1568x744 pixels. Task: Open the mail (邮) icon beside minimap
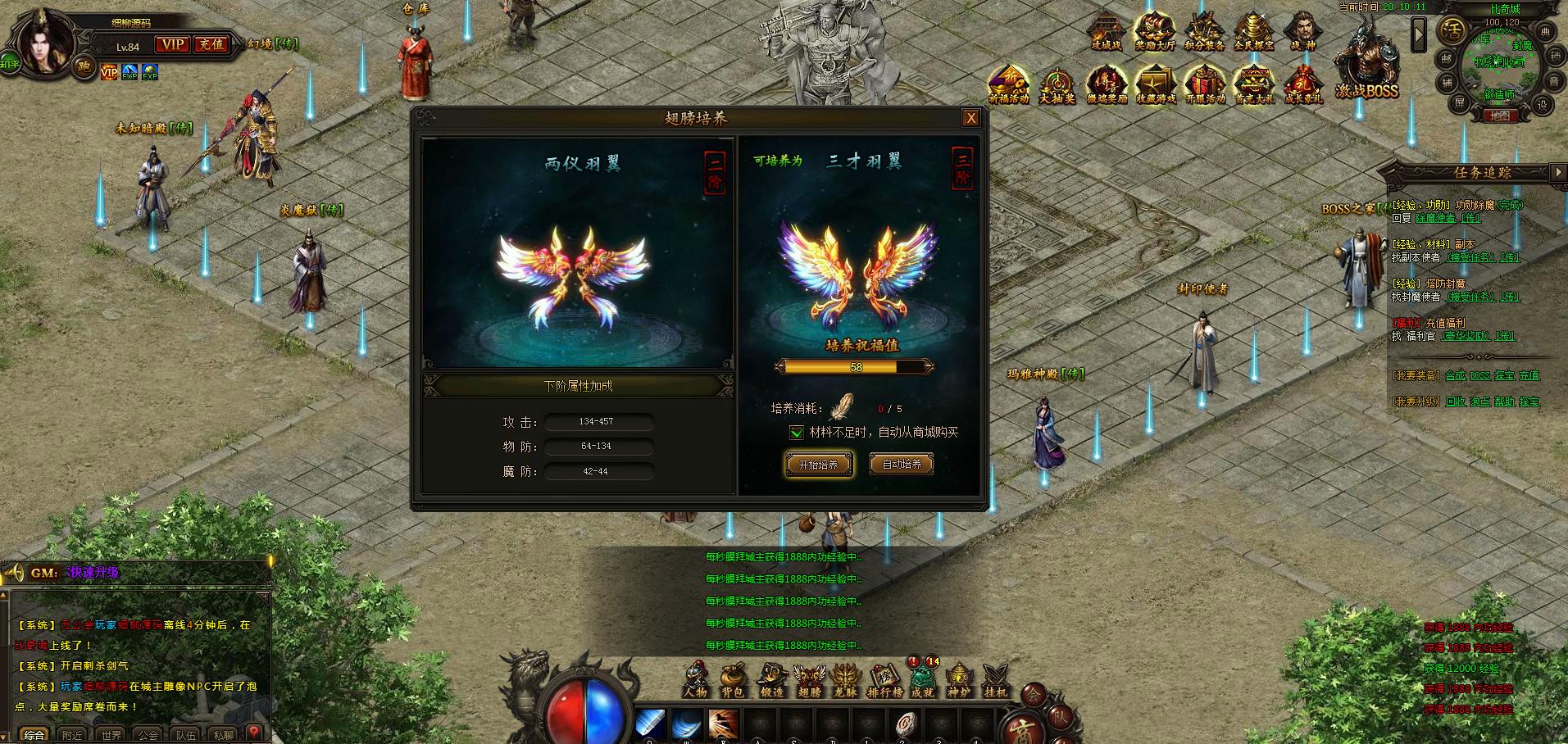[1447, 59]
